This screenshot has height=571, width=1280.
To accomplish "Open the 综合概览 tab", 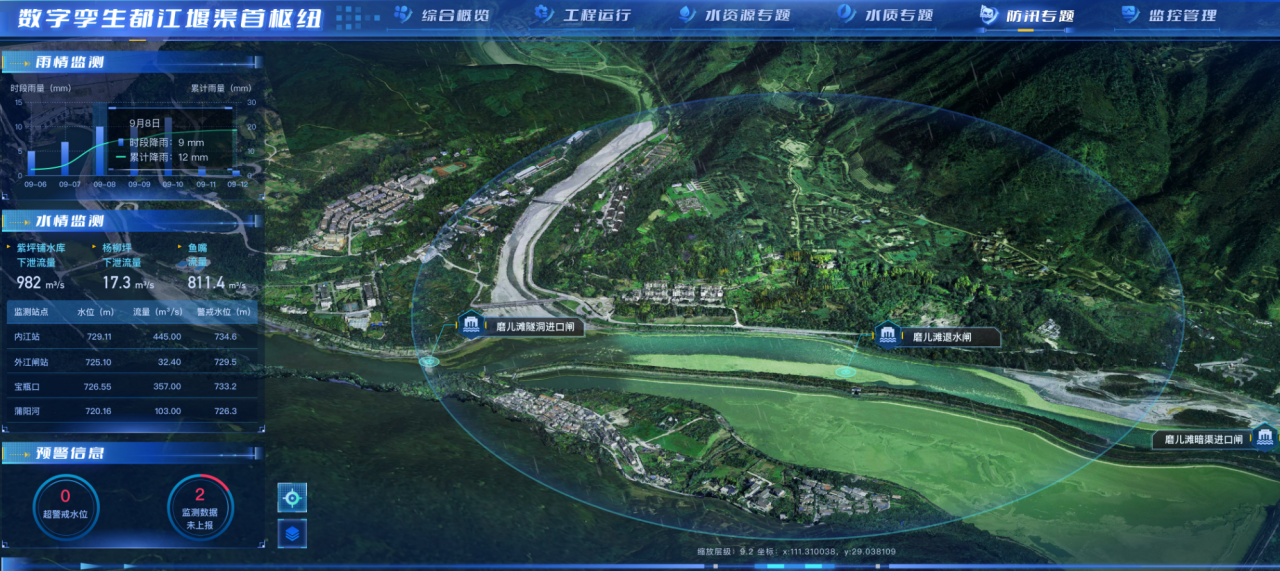I will pos(442,15).
